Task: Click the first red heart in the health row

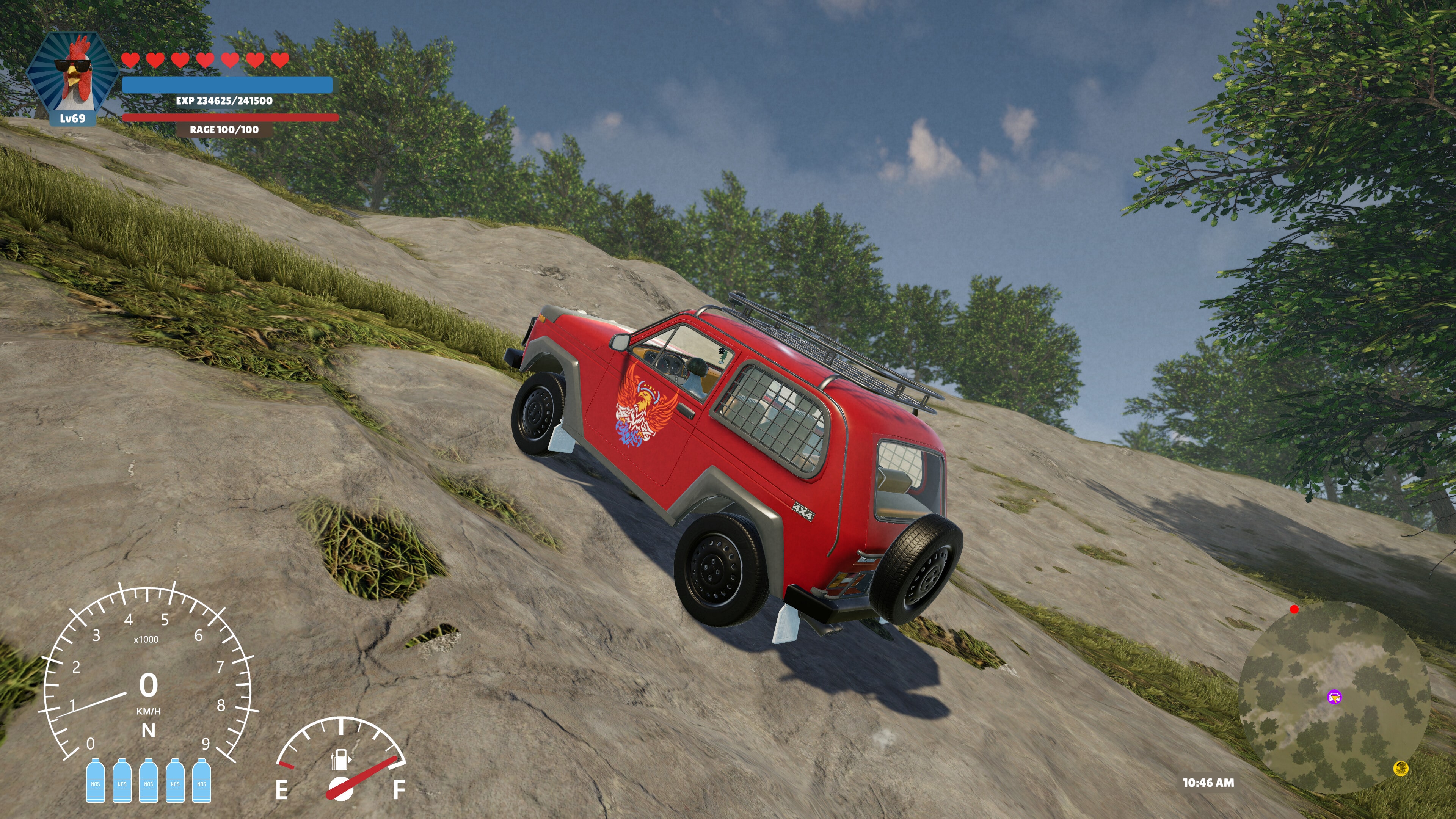Action: click(131, 60)
